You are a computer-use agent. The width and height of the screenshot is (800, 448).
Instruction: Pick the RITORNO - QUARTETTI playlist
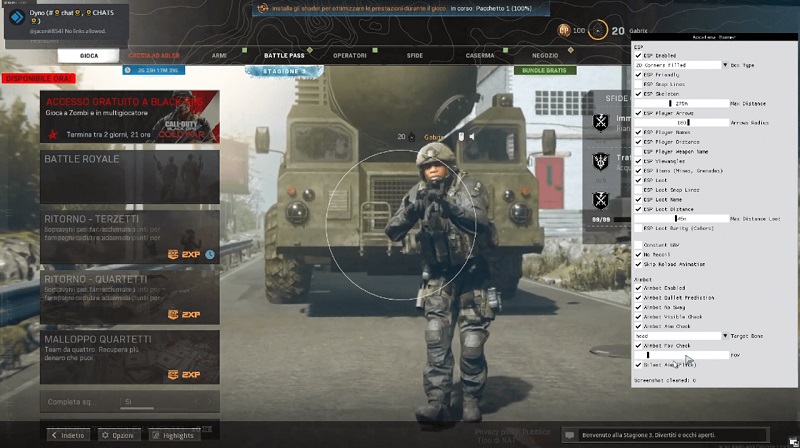(x=130, y=297)
